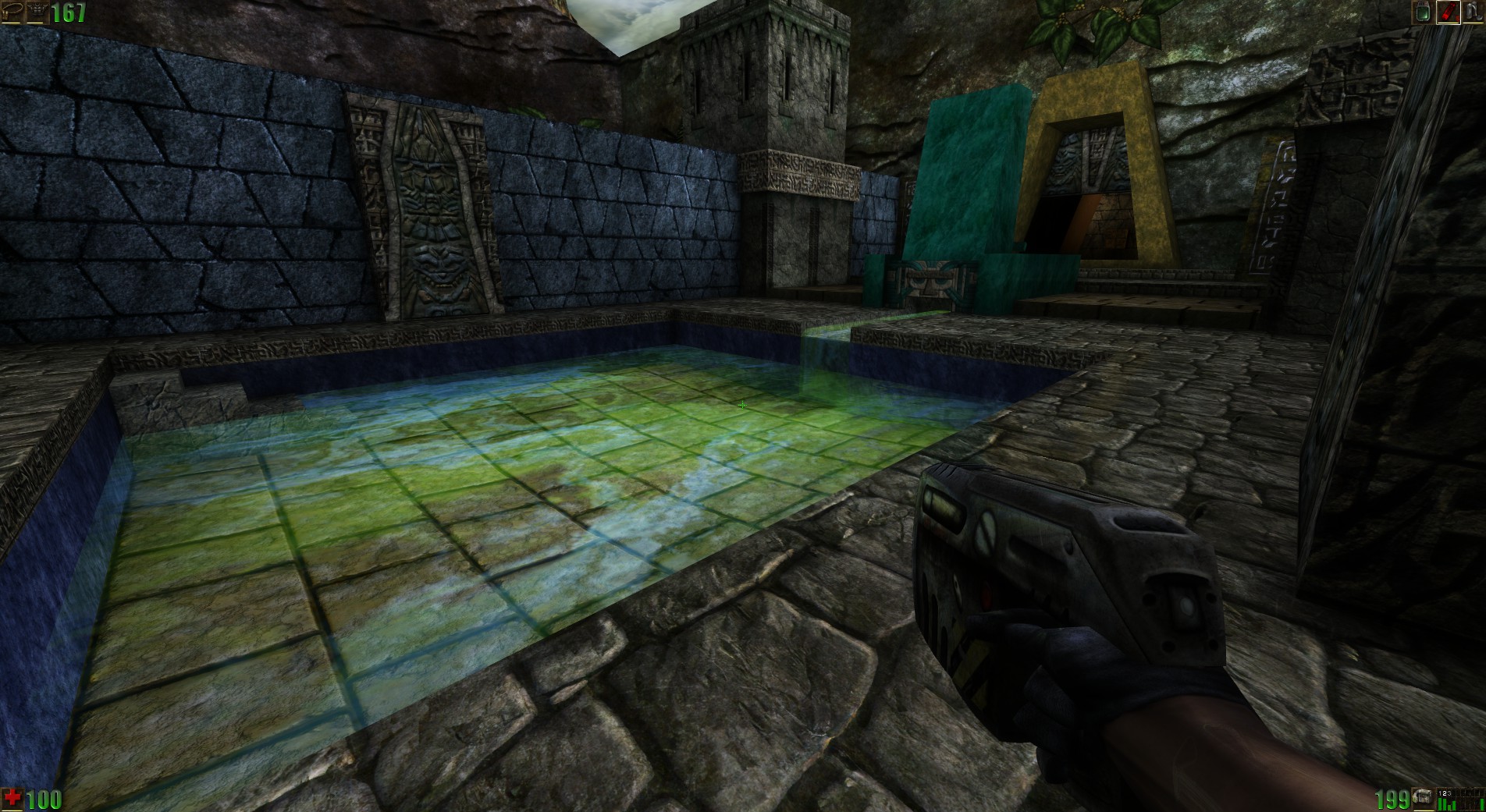Click the green flashlight item icon
Image resolution: width=1486 pixels, height=812 pixels.
[x=1423, y=12]
